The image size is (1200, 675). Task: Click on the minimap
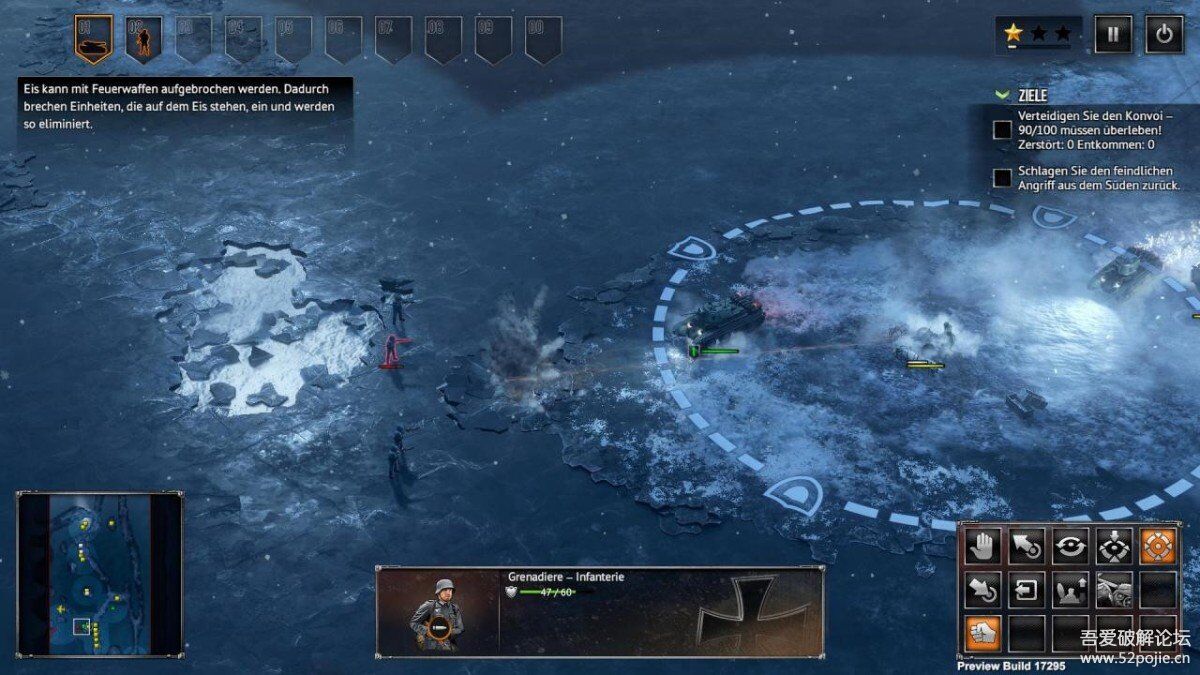(99, 573)
